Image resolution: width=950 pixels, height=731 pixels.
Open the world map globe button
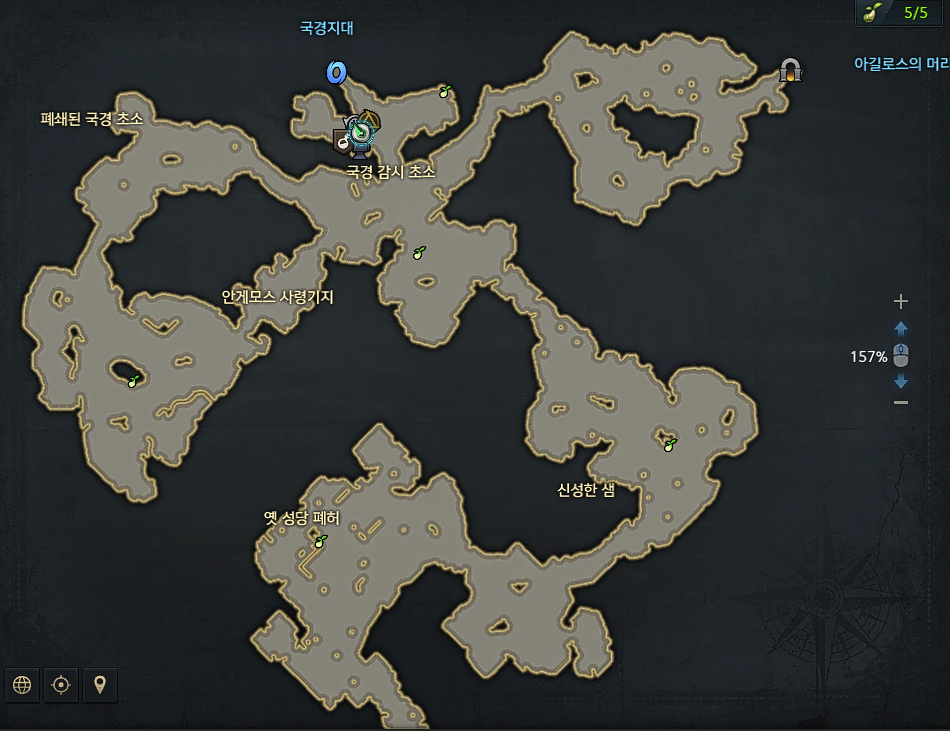click(23, 685)
